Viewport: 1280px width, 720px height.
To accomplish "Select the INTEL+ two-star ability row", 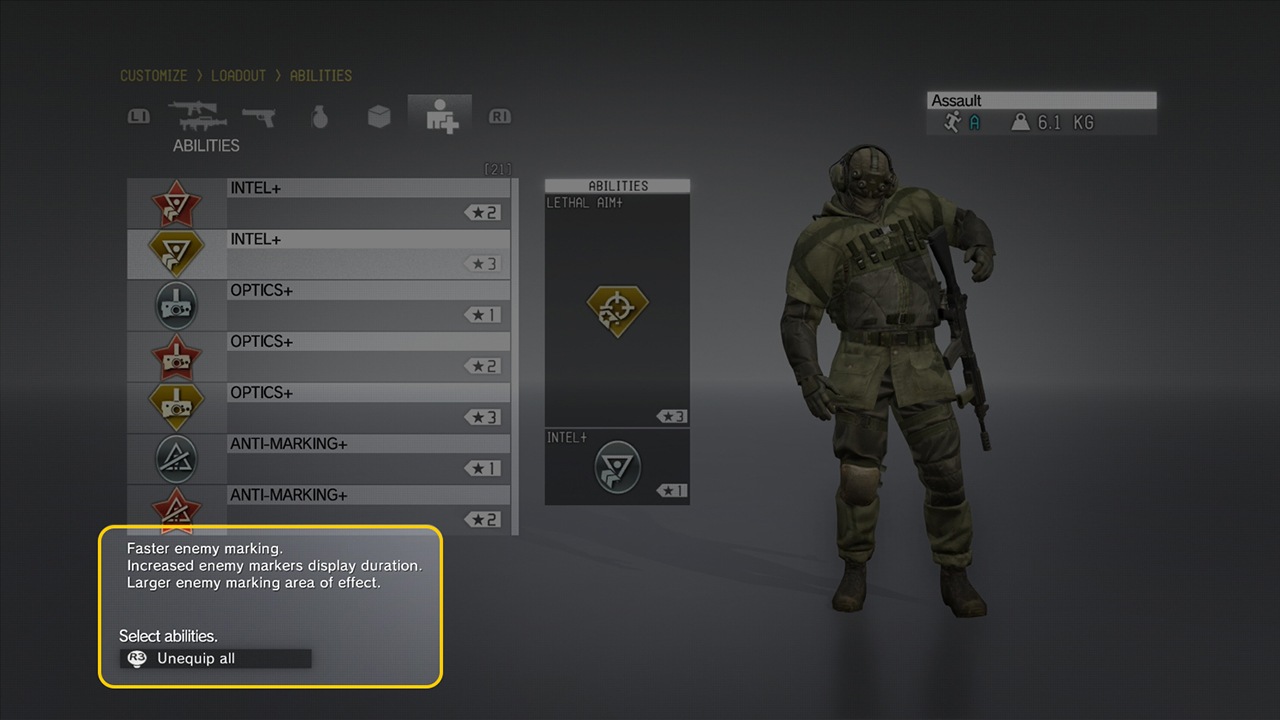I will tap(318, 203).
